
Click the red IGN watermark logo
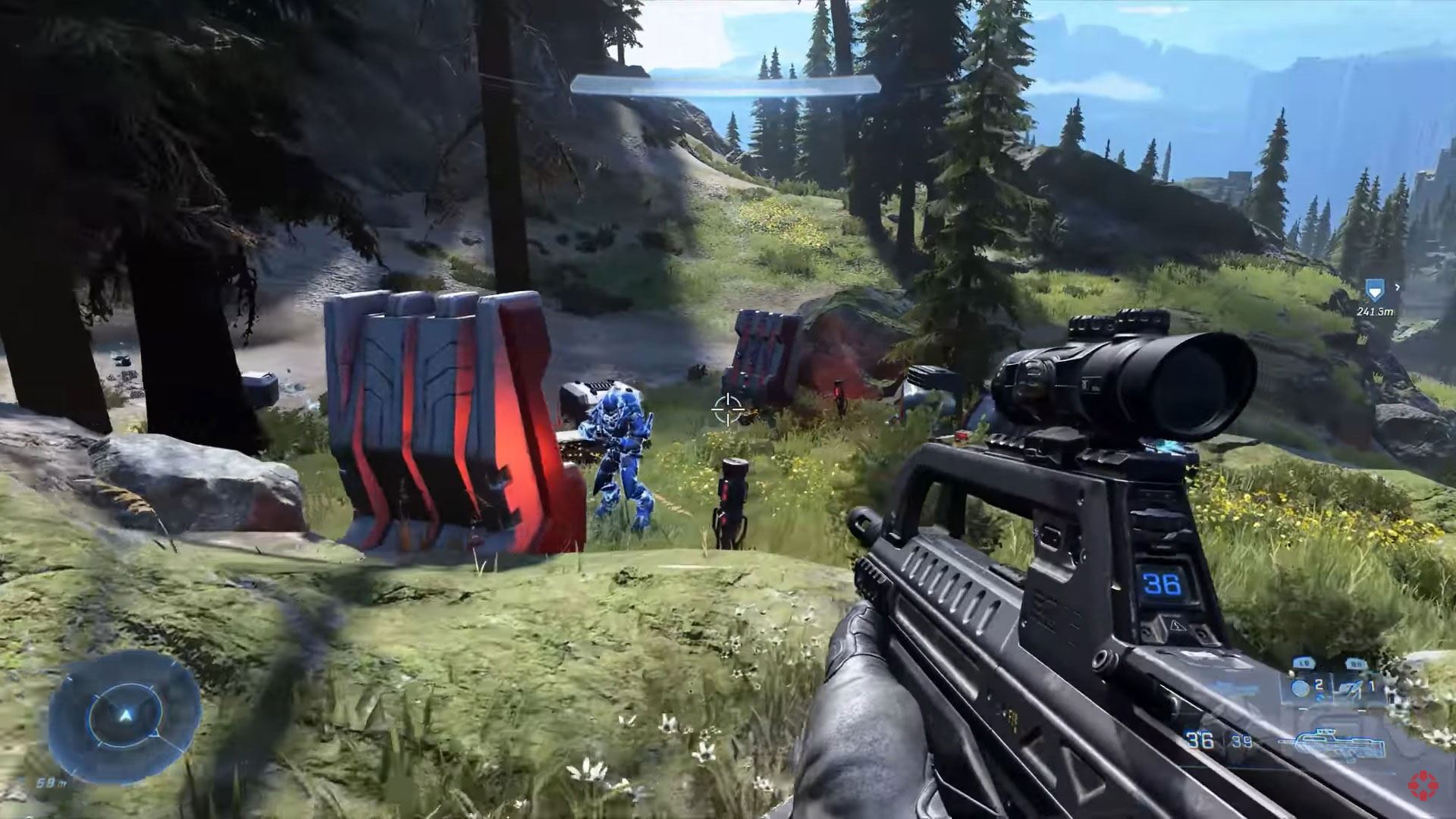coord(1424,784)
